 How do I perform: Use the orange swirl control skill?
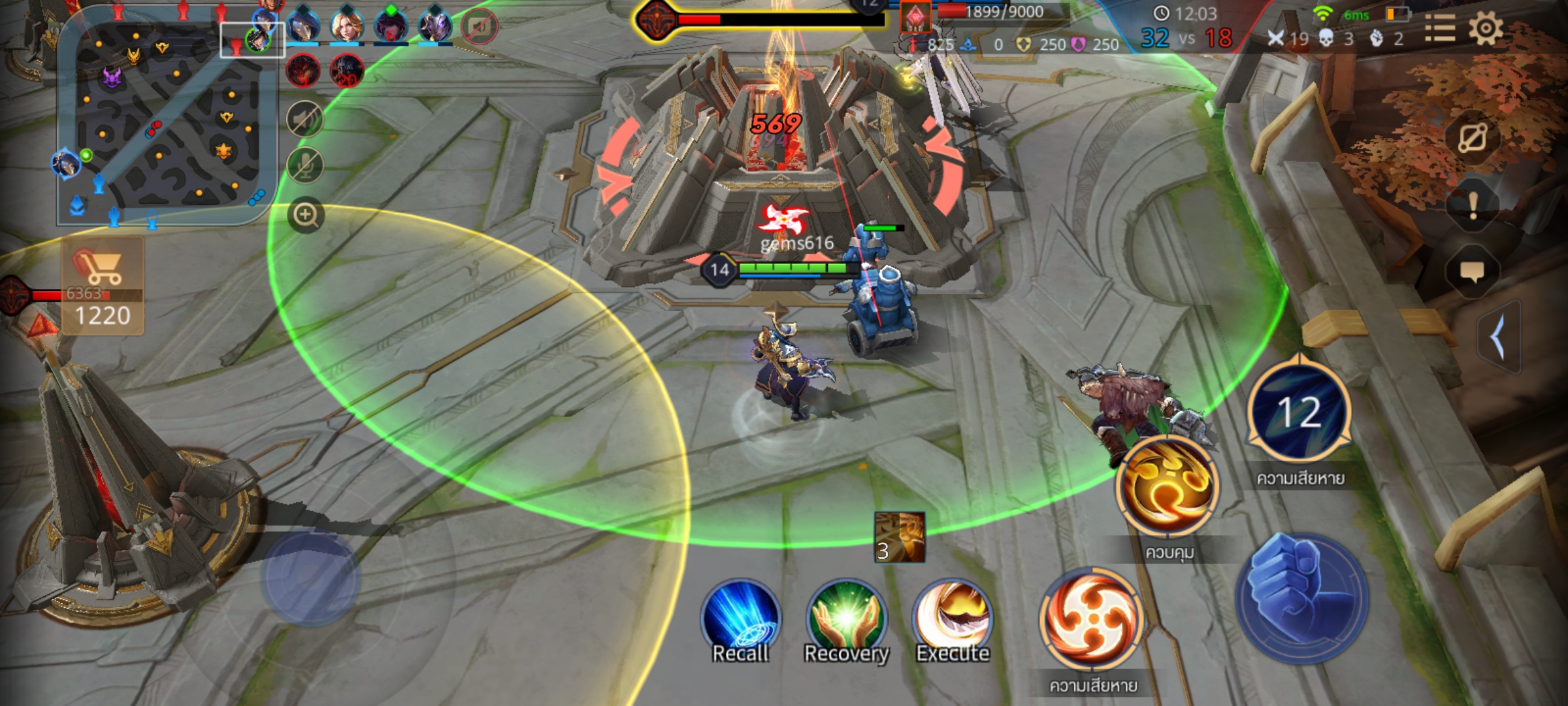[x=1168, y=487]
